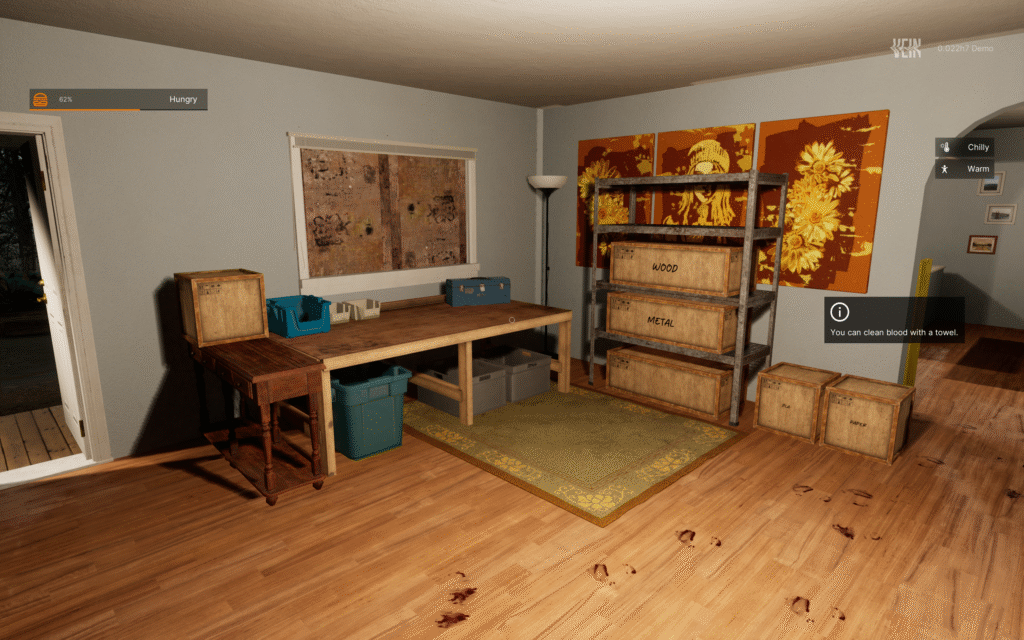Click the towel tip info notification
The height and width of the screenshot is (640, 1024).
point(894,320)
